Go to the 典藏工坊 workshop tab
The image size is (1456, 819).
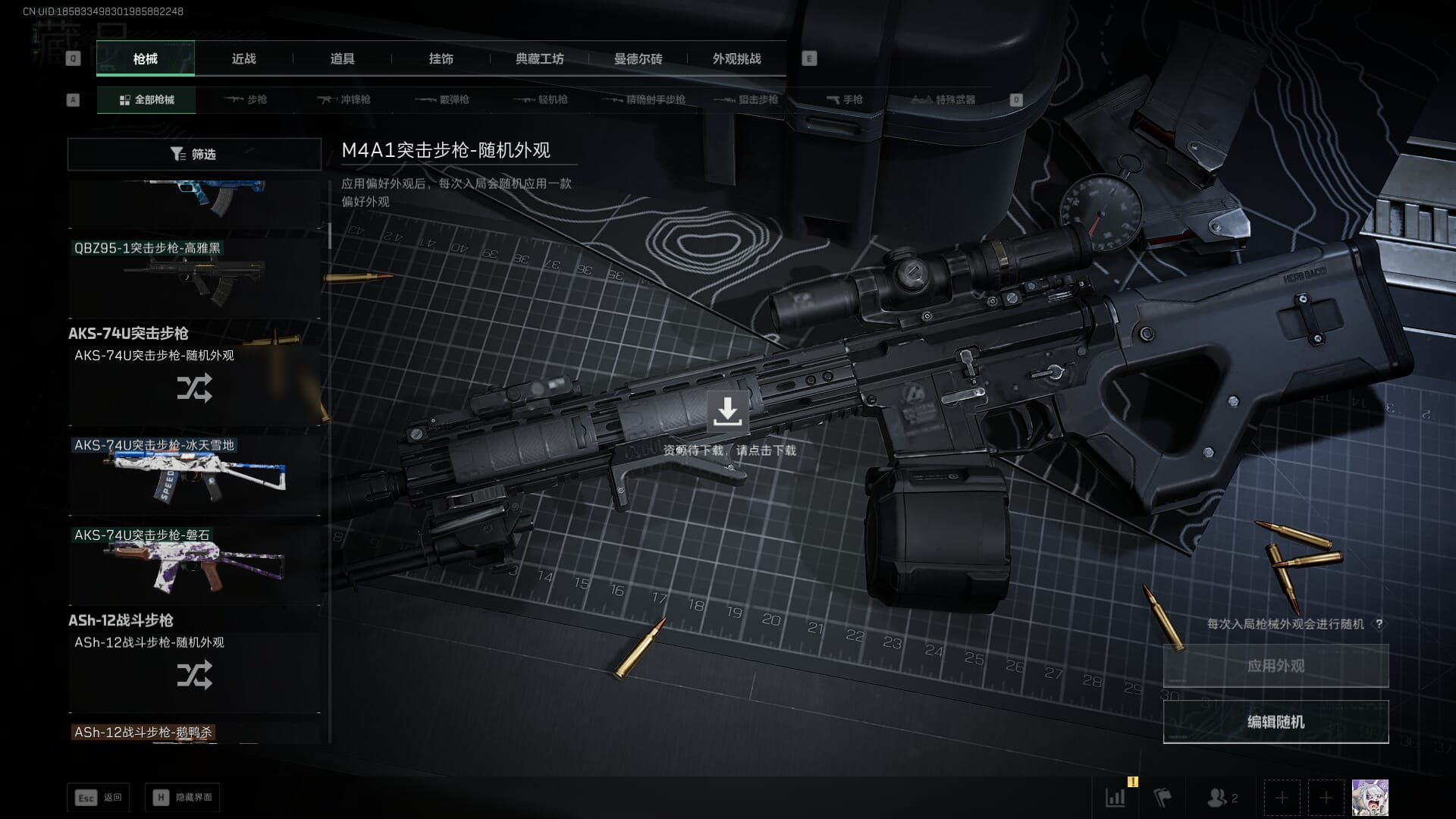coord(539,58)
